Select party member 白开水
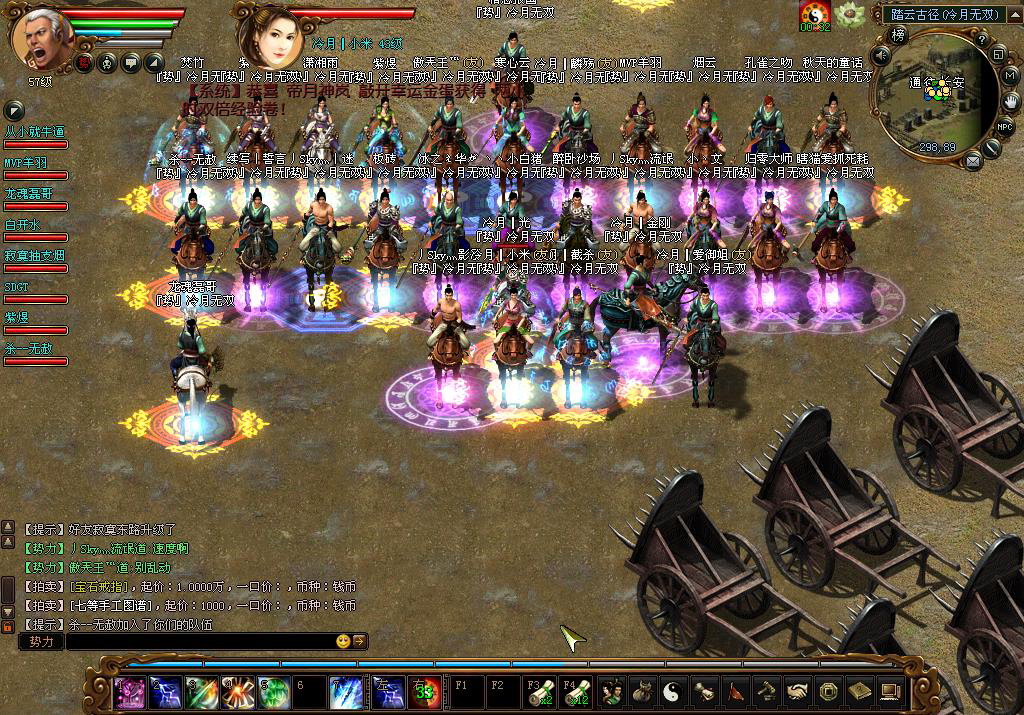The height and width of the screenshot is (715, 1024). [22, 225]
